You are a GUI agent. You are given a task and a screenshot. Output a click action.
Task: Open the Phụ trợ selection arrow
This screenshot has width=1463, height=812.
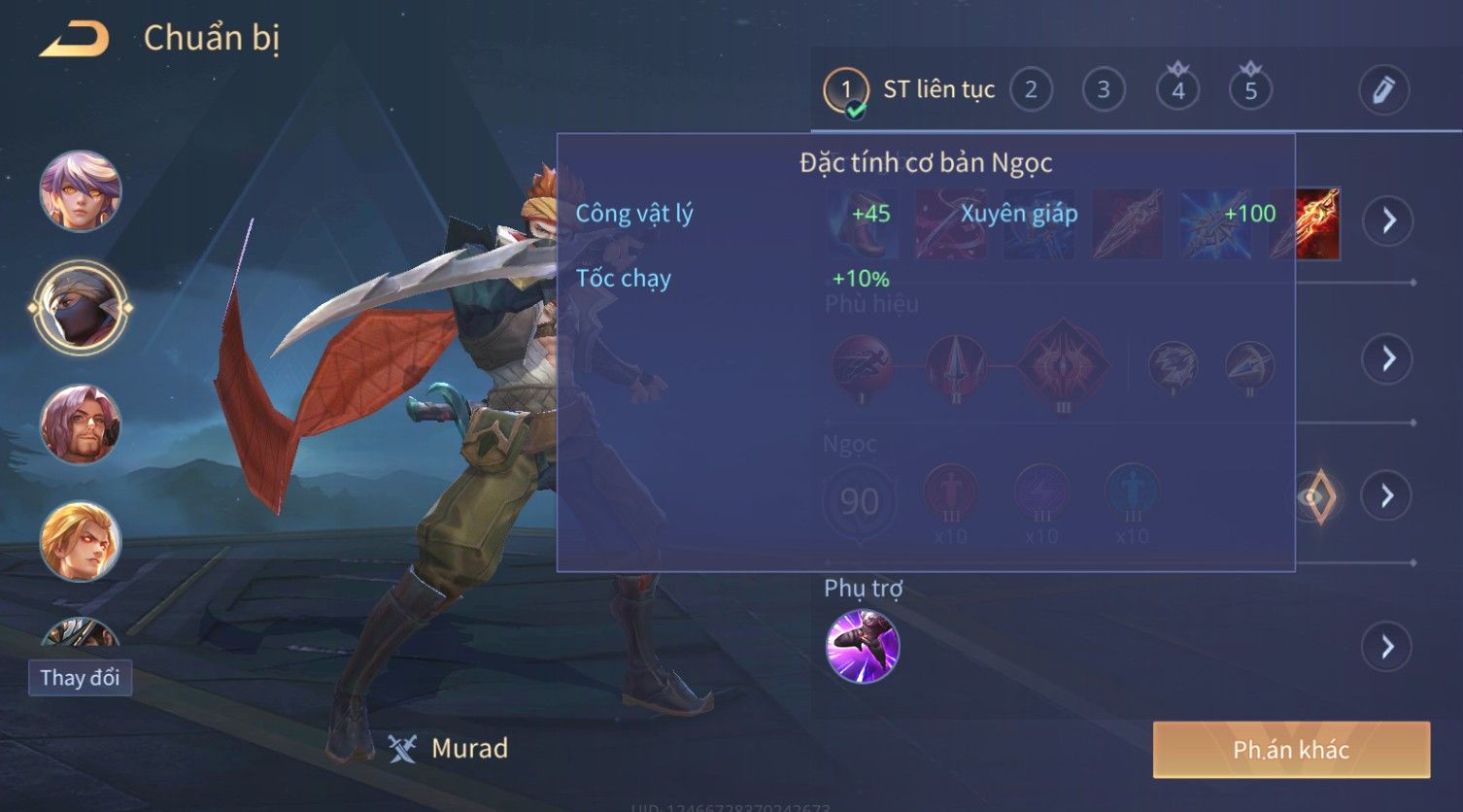(1388, 647)
